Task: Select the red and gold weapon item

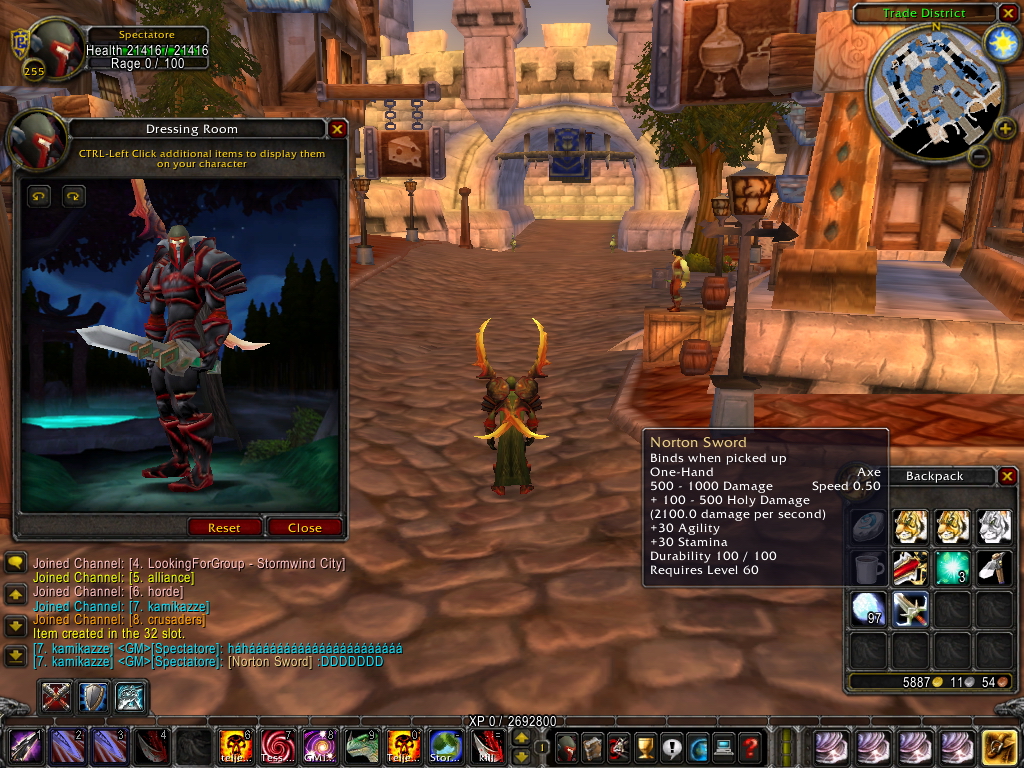Action: pyautogui.click(x=910, y=568)
